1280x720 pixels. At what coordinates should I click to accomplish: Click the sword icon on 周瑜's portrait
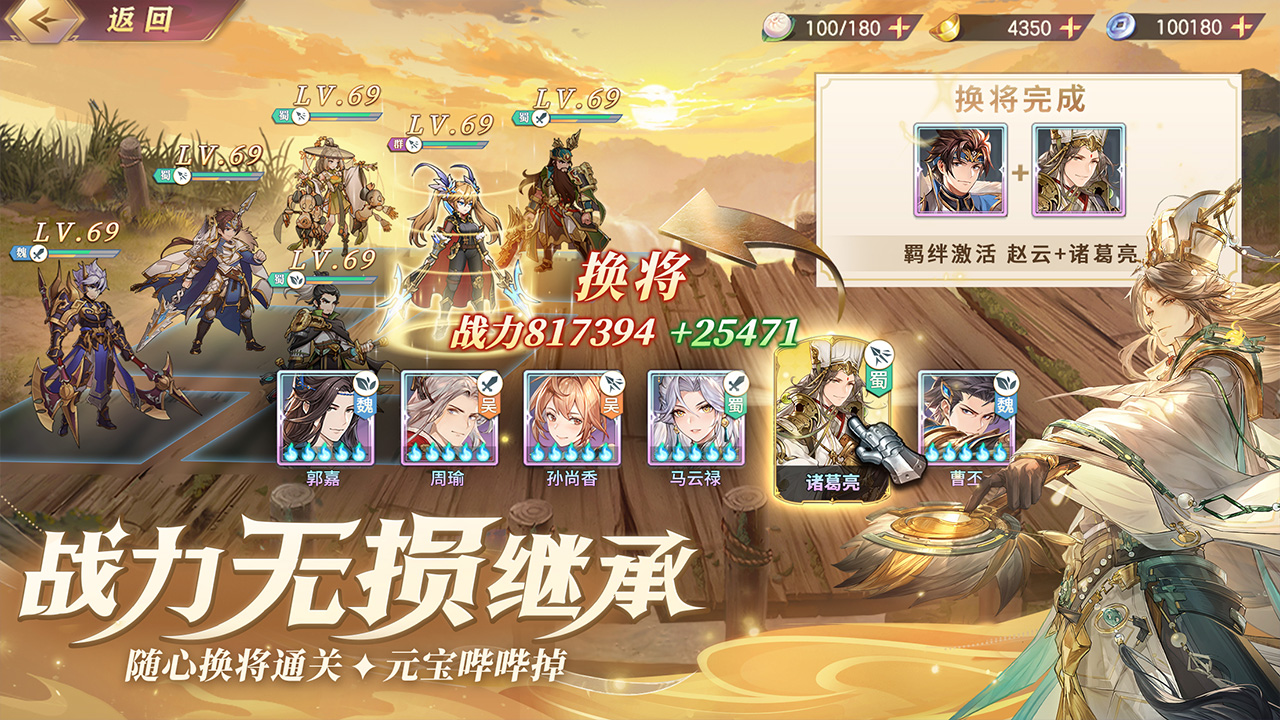pyautogui.click(x=490, y=385)
